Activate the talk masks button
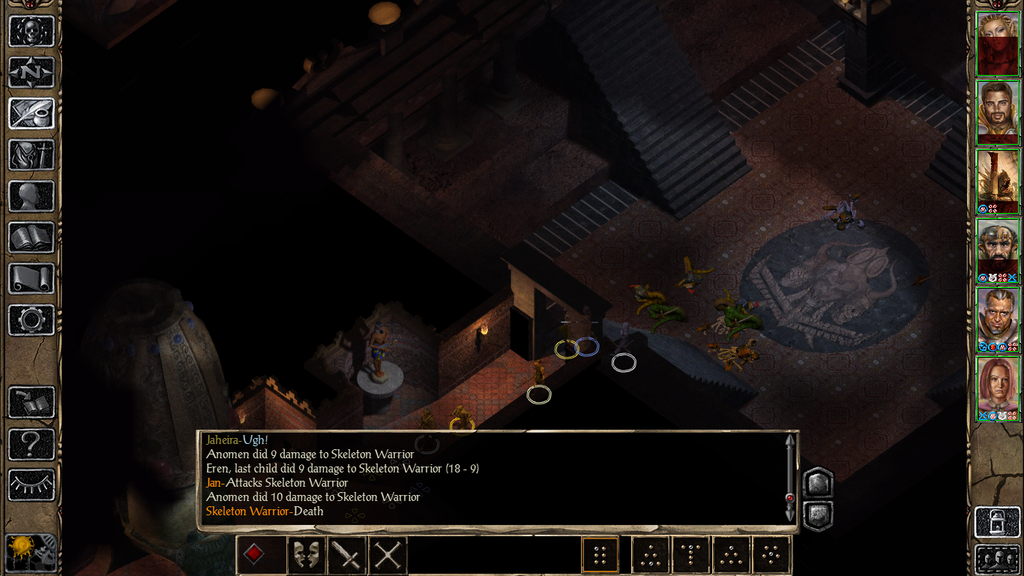Viewport: 1024px width, 576px height. [306, 554]
